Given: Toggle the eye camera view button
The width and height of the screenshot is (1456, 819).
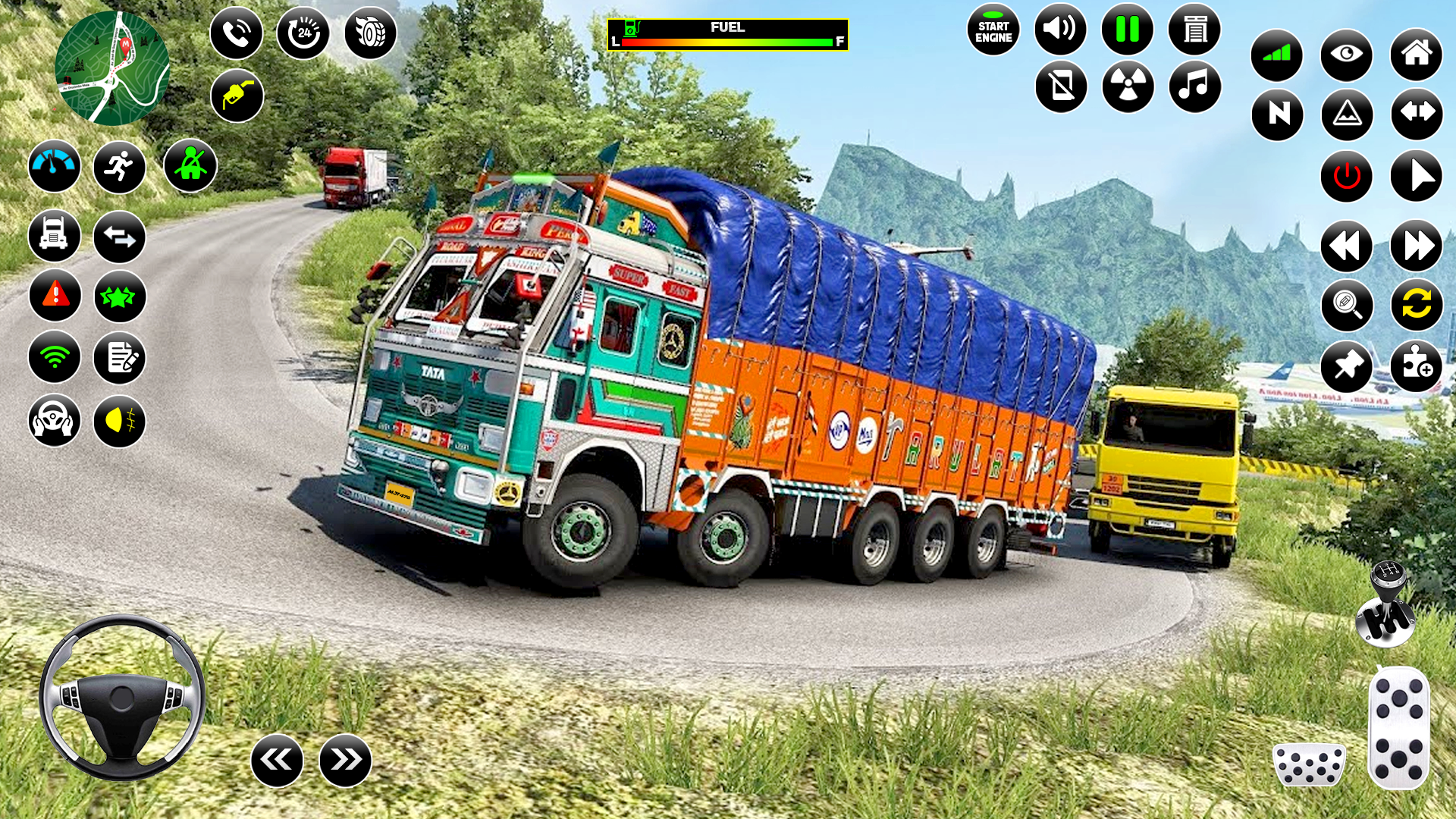Looking at the screenshot, I should (x=1346, y=55).
